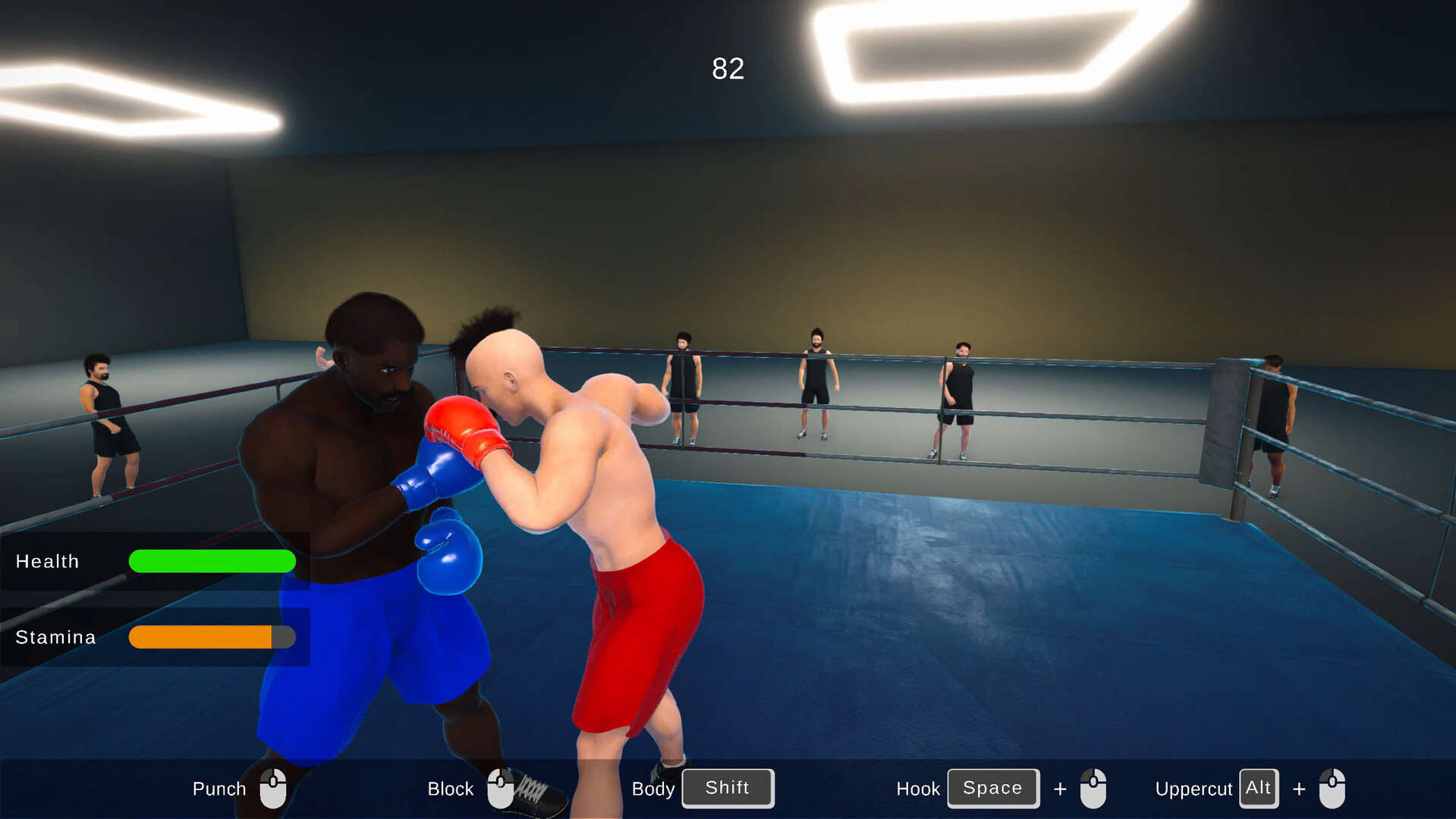Click the orange Stamina bar

point(201,637)
